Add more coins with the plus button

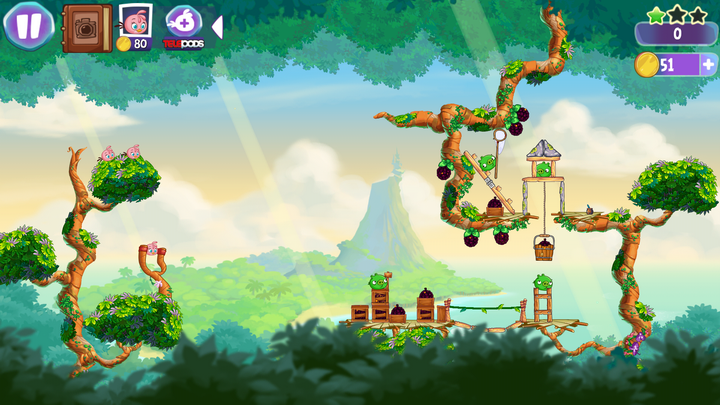(x=708, y=64)
